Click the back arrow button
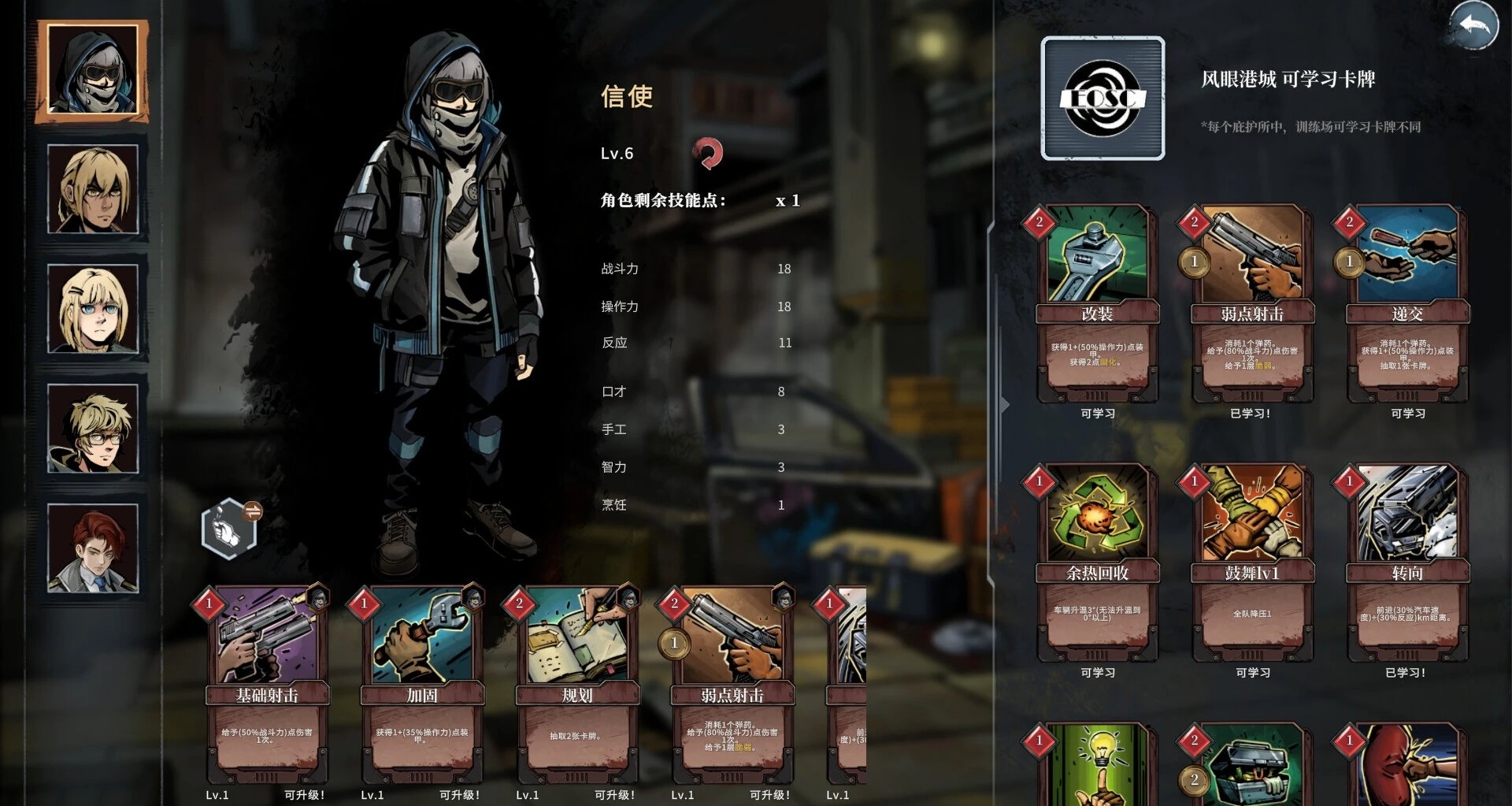Screen dimensions: 1512x806 1473,26
